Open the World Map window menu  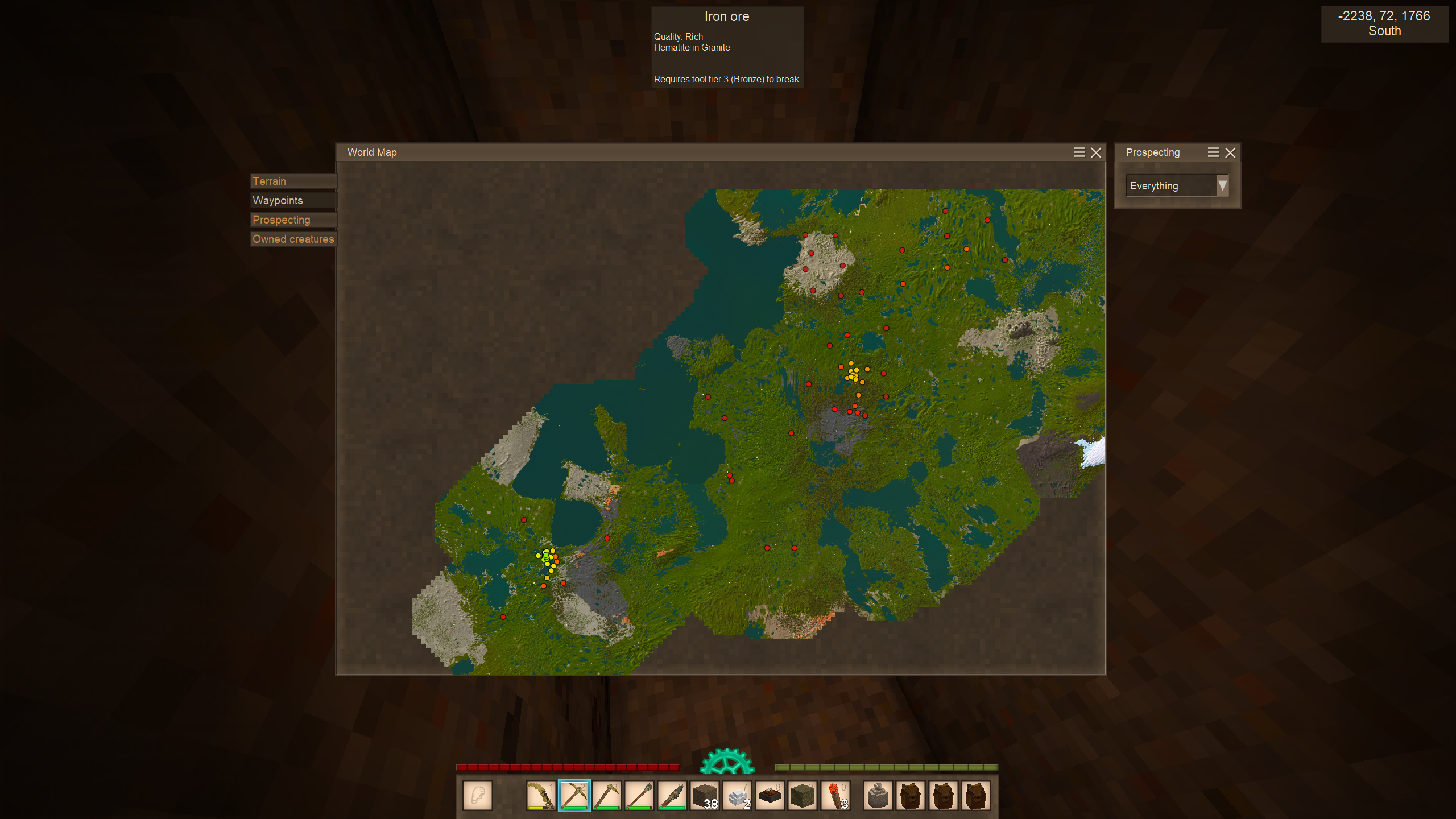click(x=1079, y=152)
